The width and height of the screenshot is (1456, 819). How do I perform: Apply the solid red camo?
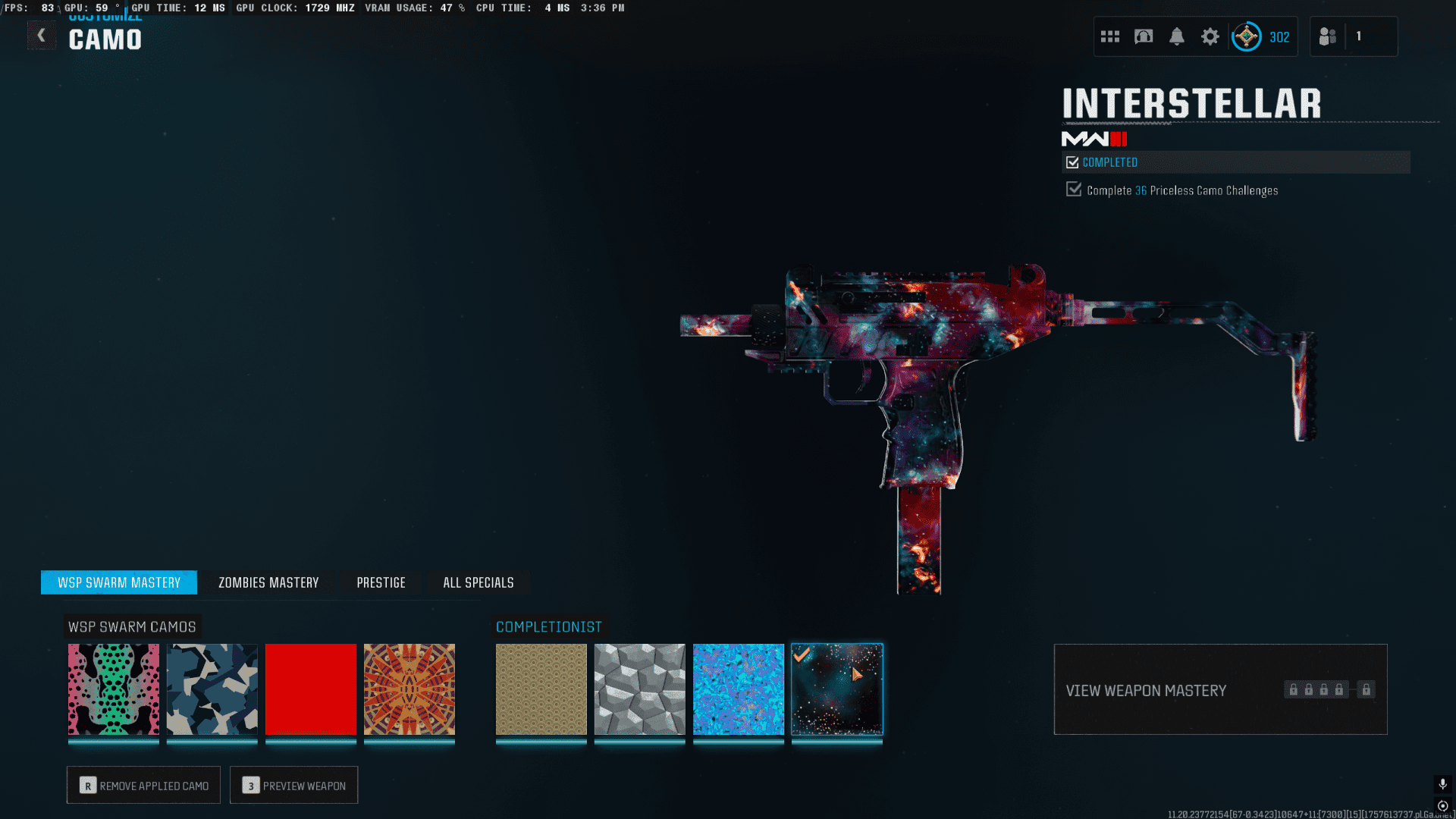311,689
